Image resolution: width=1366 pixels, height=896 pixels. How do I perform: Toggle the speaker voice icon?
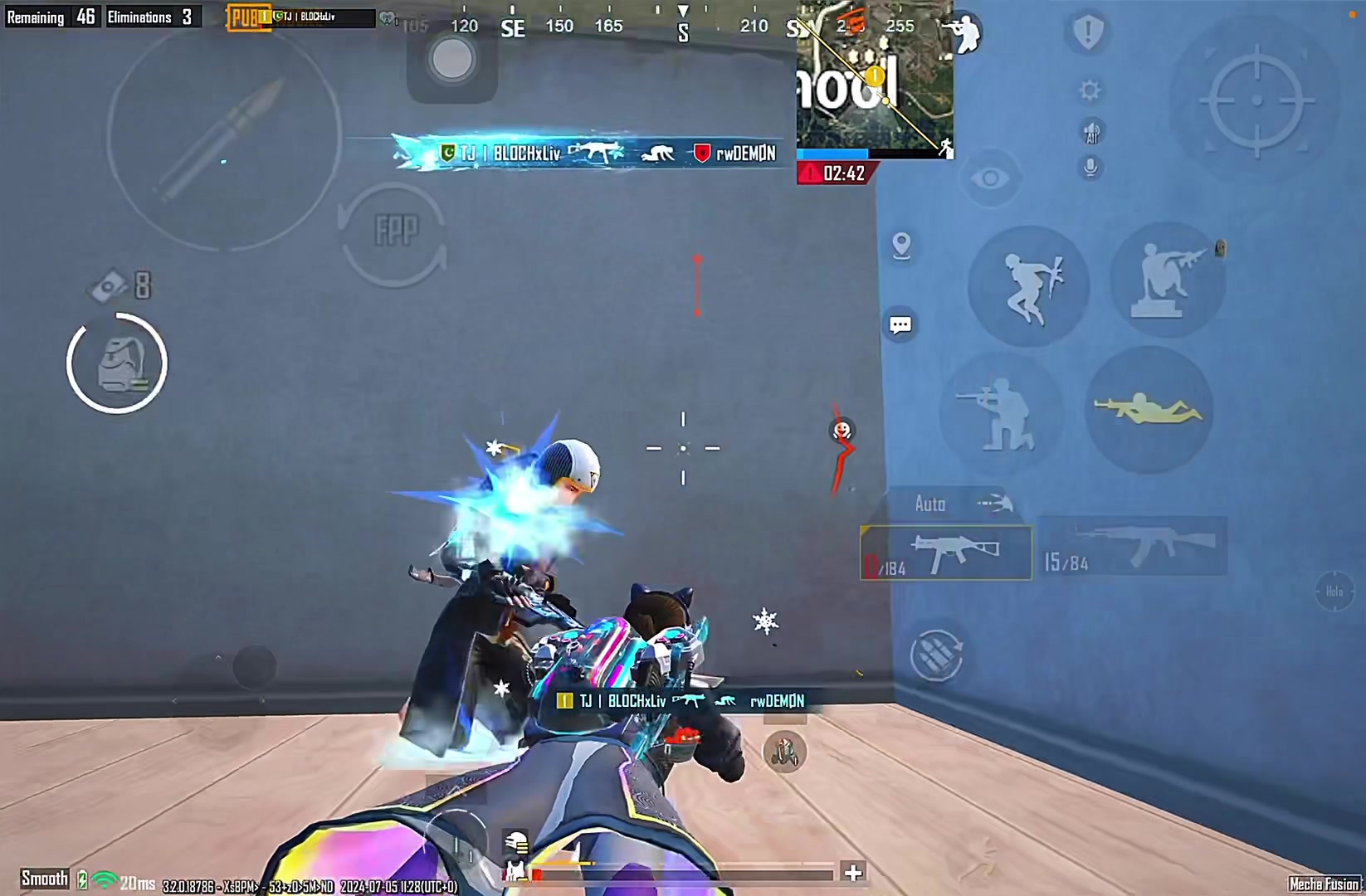1091,131
